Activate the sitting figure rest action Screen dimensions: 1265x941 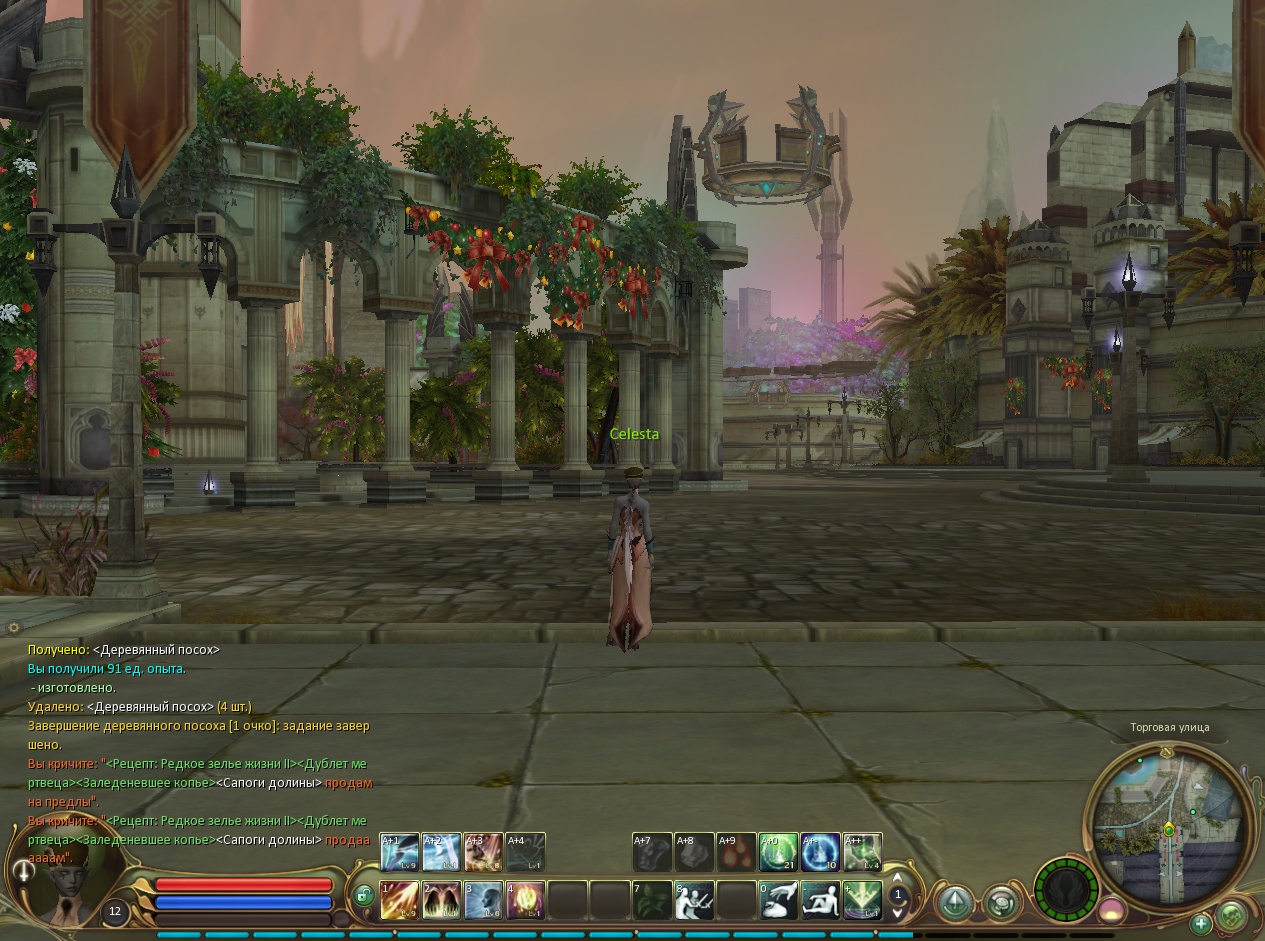pos(821,900)
